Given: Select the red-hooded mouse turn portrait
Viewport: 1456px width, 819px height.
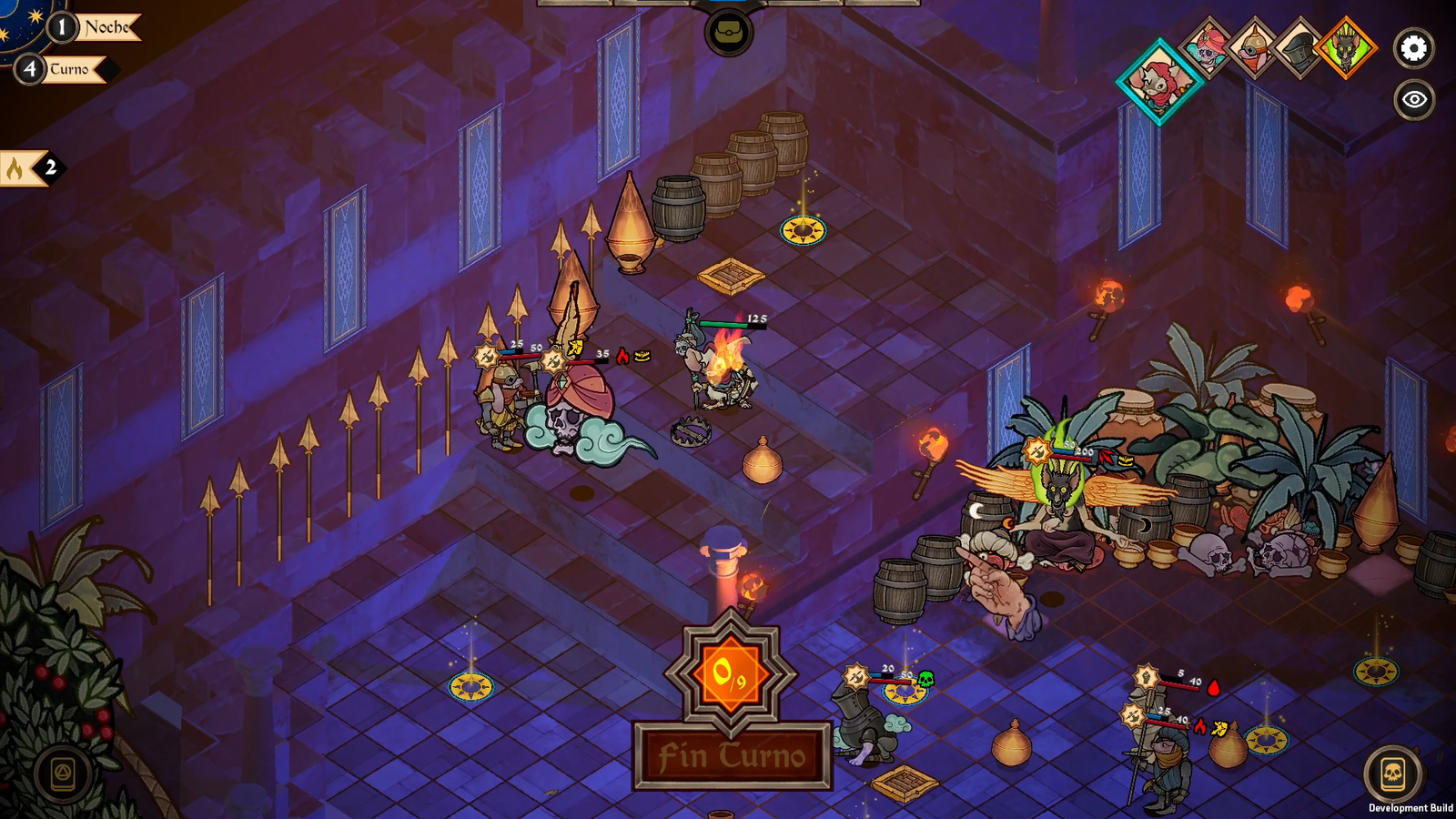Looking at the screenshot, I should 1158,81.
